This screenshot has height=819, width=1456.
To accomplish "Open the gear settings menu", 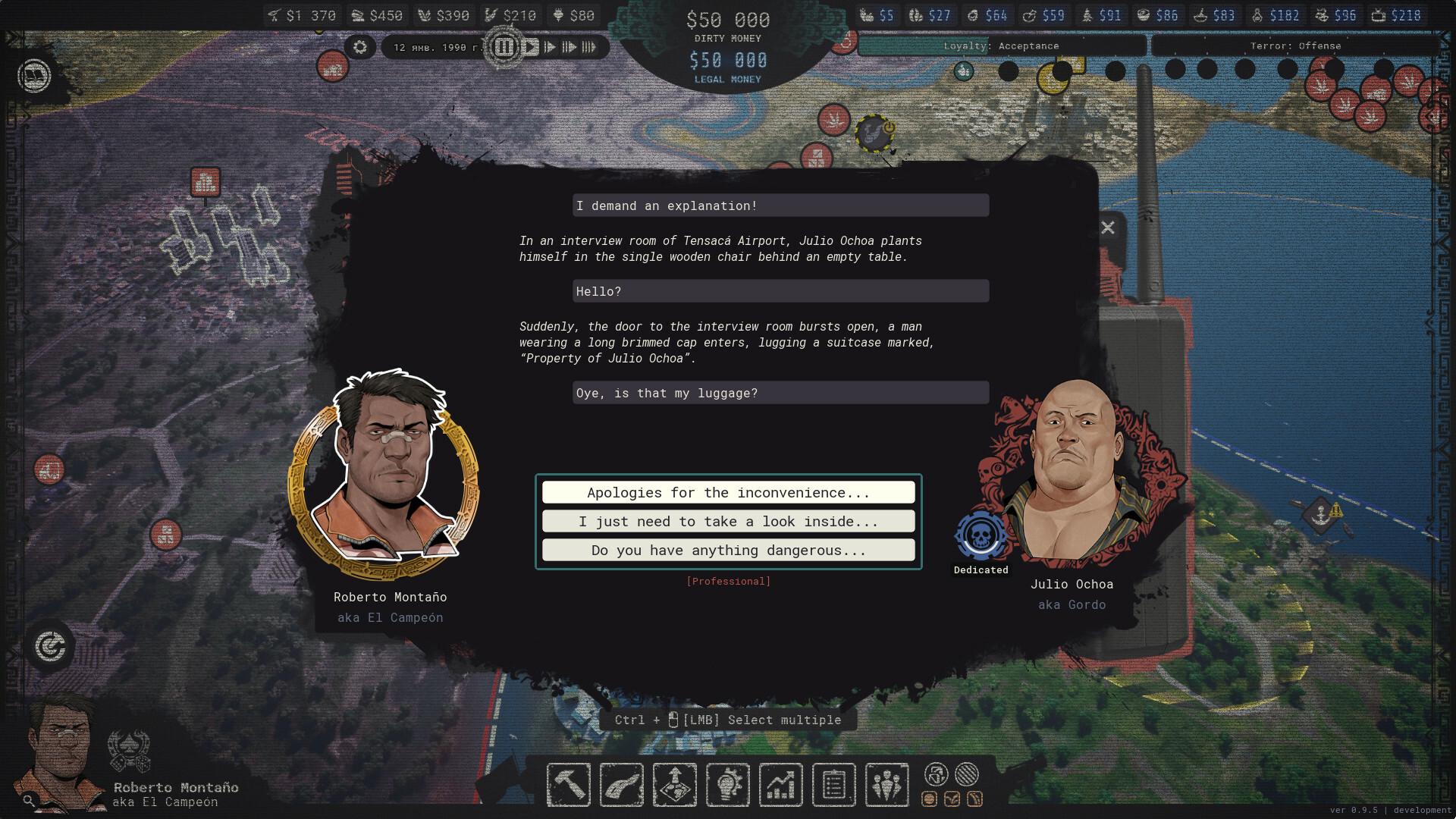I will point(360,47).
